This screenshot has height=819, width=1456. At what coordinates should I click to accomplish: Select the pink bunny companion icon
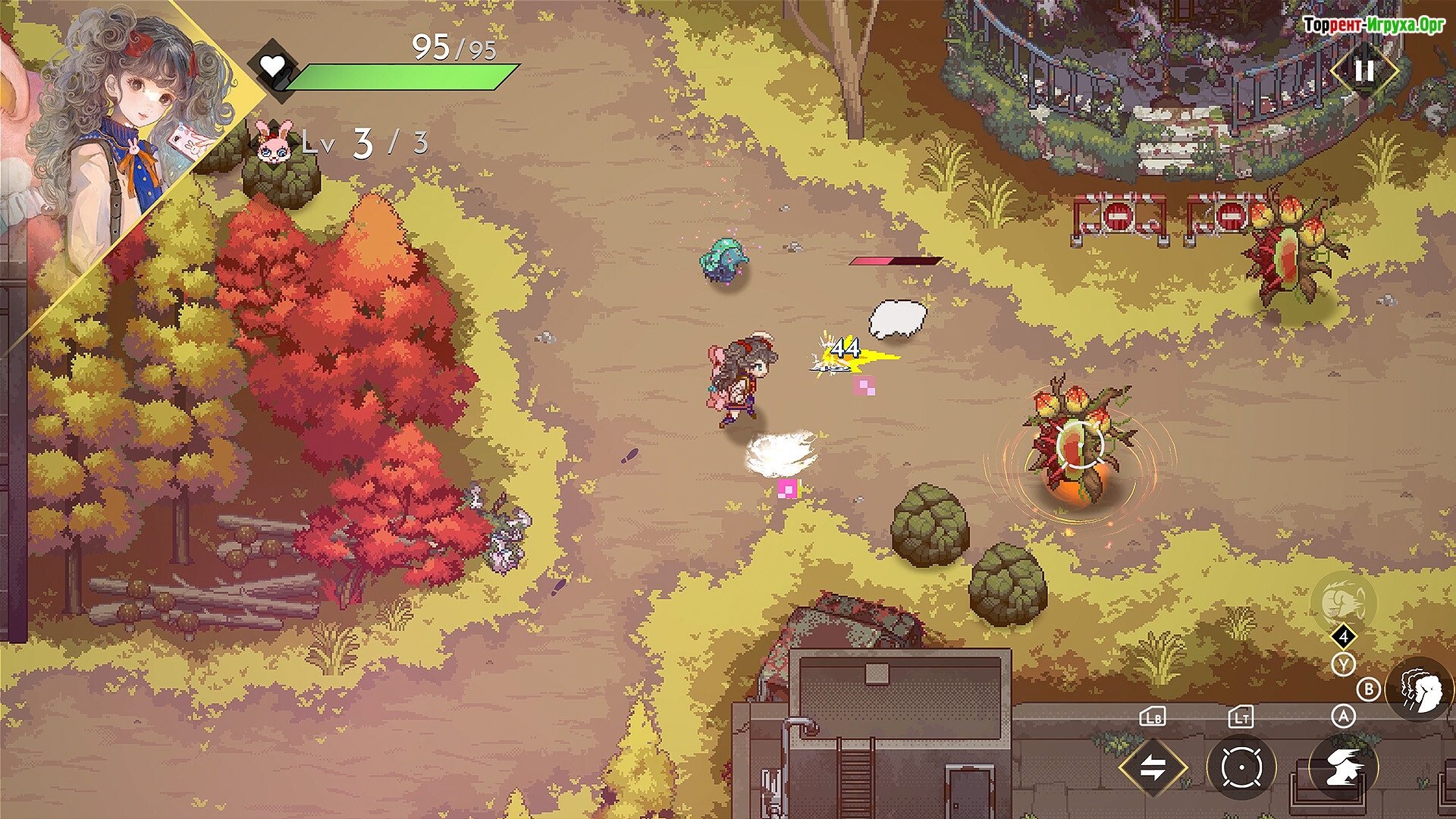(x=273, y=142)
